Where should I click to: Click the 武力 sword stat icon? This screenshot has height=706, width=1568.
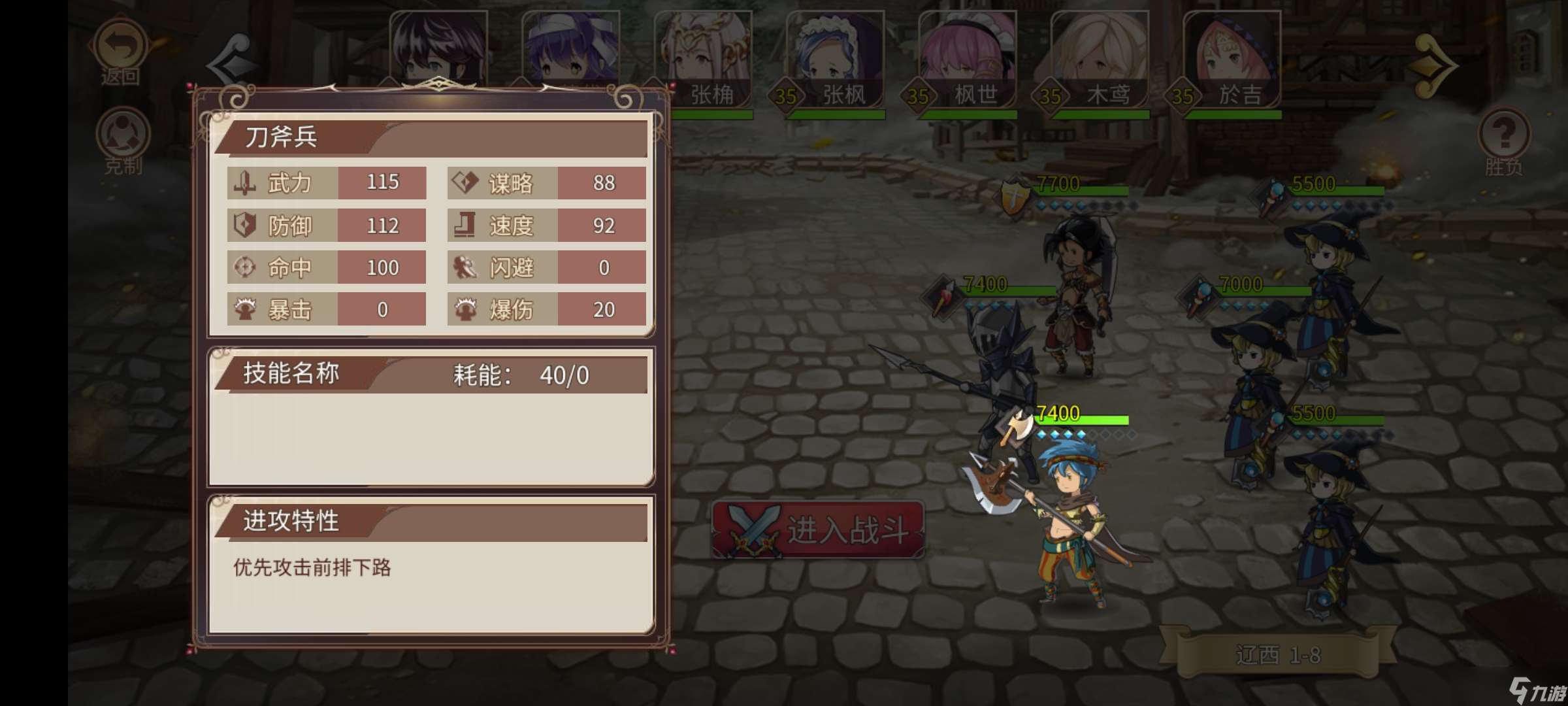coord(244,183)
